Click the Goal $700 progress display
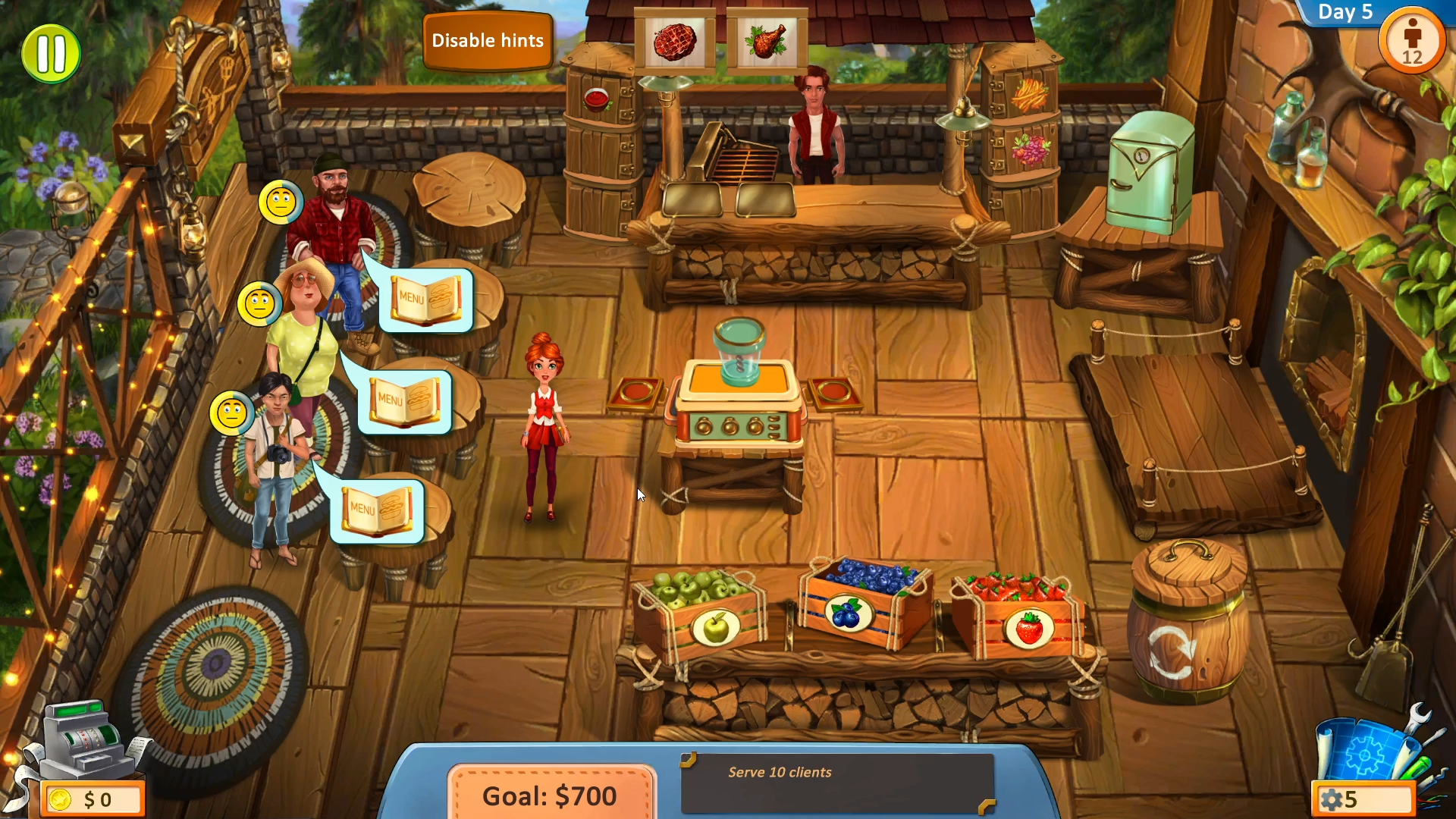The width and height of the screenshot is (1456, 819). 551,795
